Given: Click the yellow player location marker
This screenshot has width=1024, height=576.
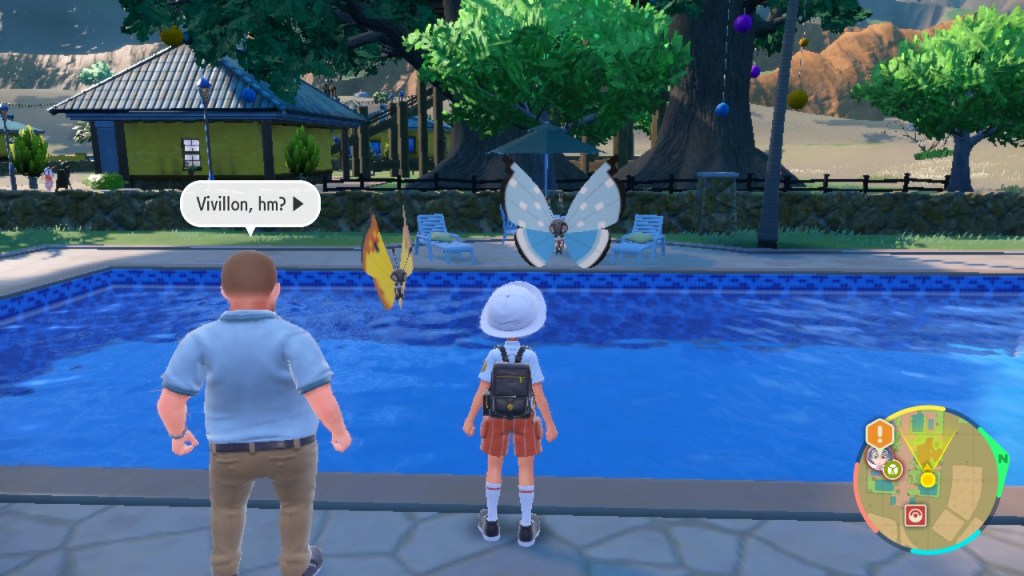Looking at the screenshot, I should coord(927,480).
